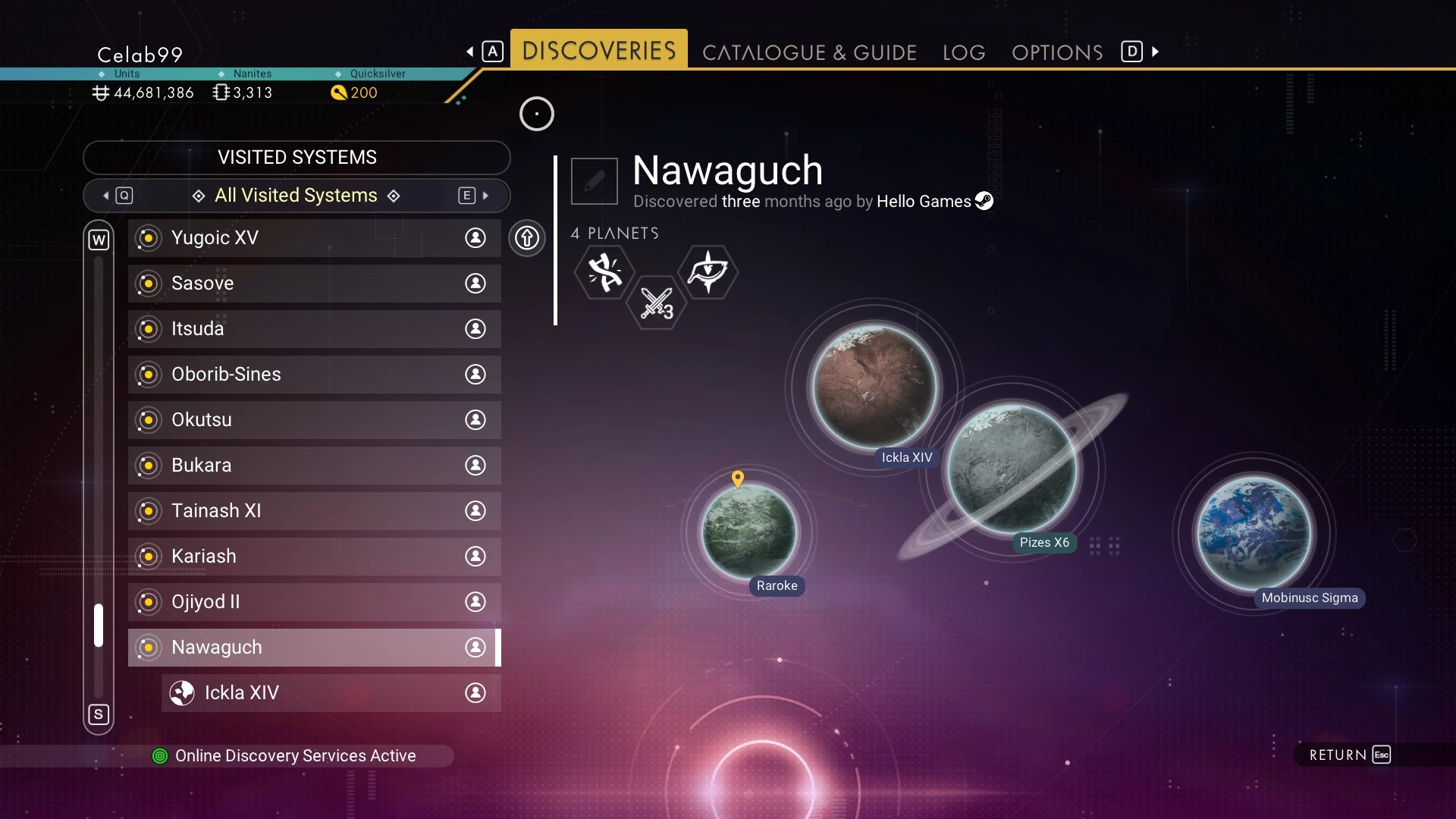Select the Kariash system row
Image resolution: width=1456 pixels, height=819 pixels.
[x=314, y=557]
